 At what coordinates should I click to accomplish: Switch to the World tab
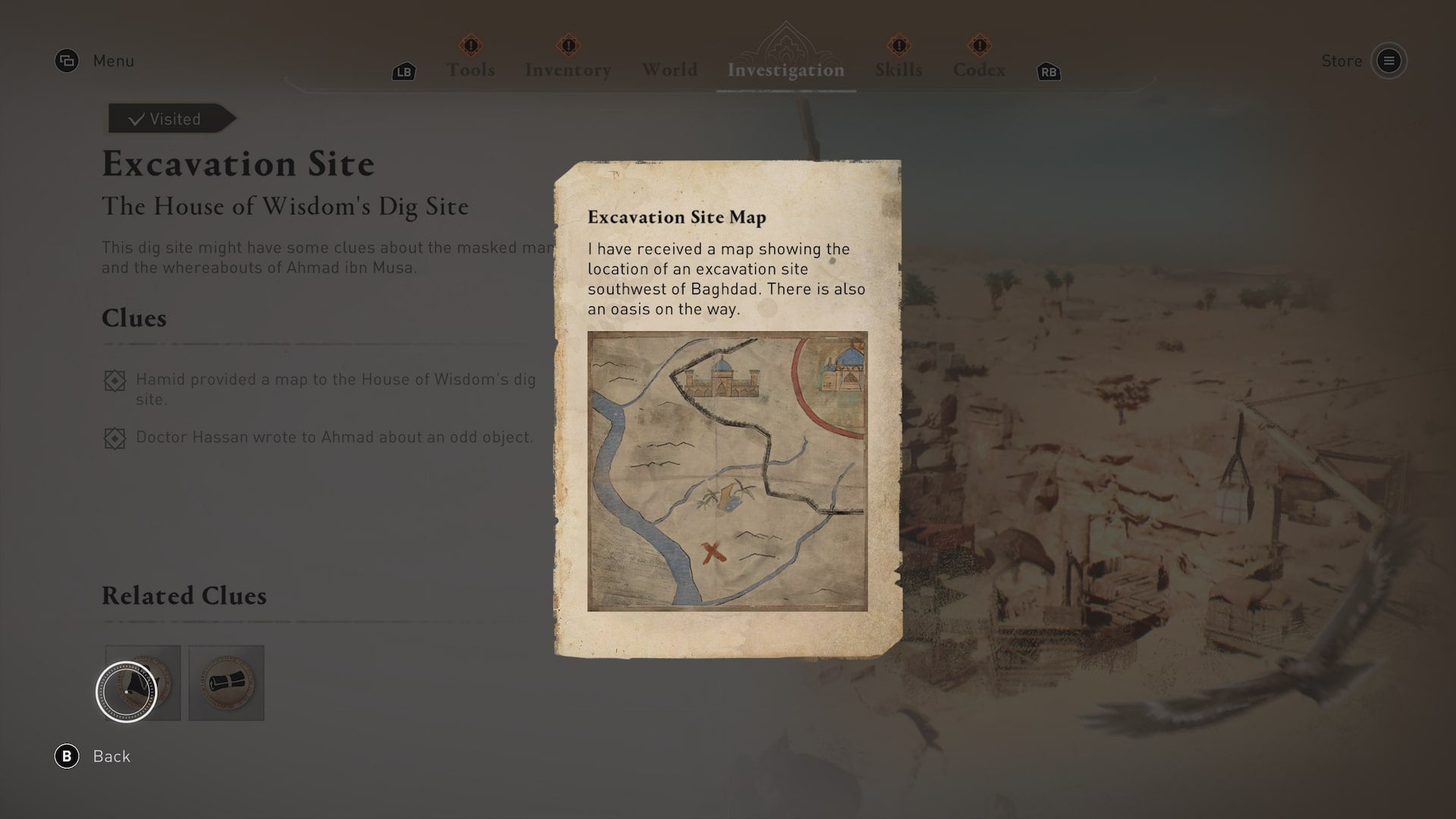click(x=670, y=69)
